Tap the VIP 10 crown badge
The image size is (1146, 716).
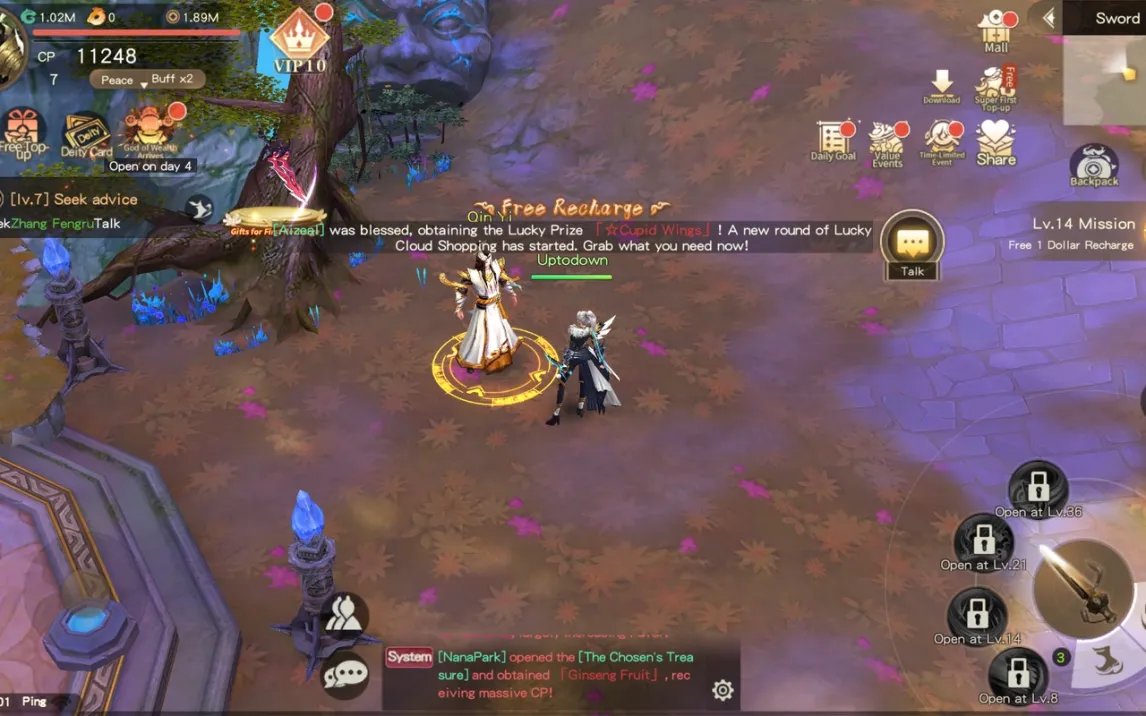298,42
